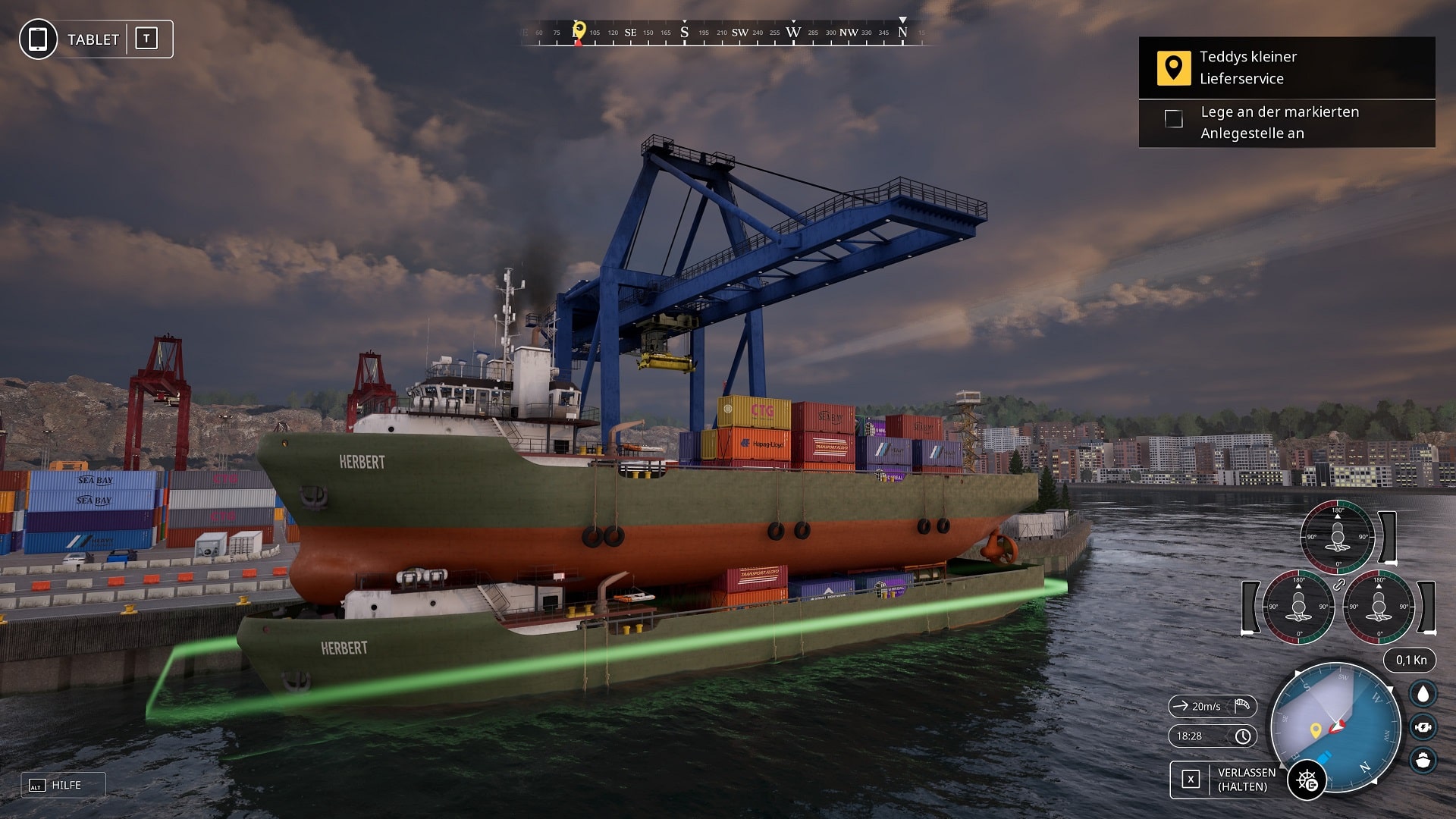Click the Teddys kleiner Lieferservice objective tracker
The width and height of the screenshot is (1456, 819).
(1286, 68)
